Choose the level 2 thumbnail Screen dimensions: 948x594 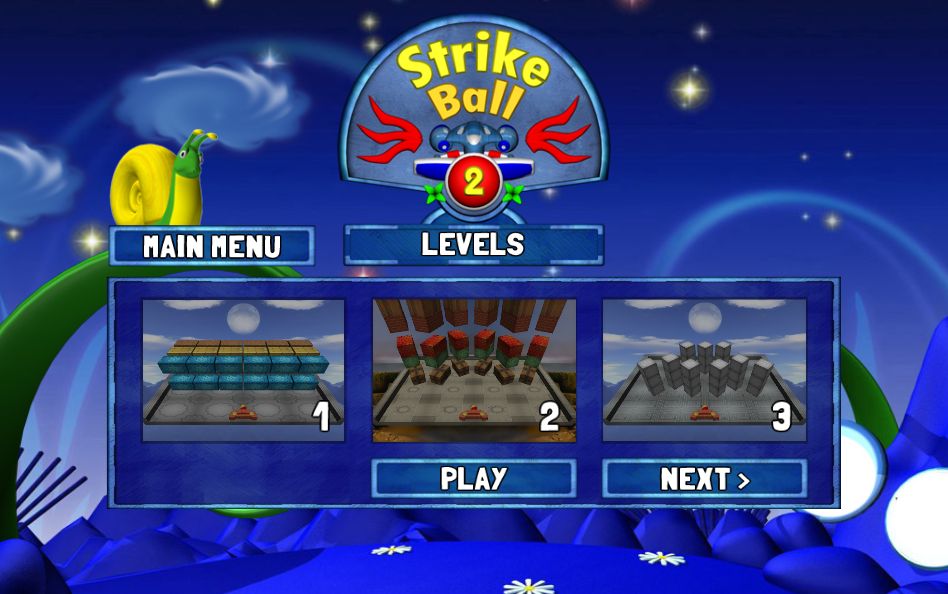[x=474, y=370]
